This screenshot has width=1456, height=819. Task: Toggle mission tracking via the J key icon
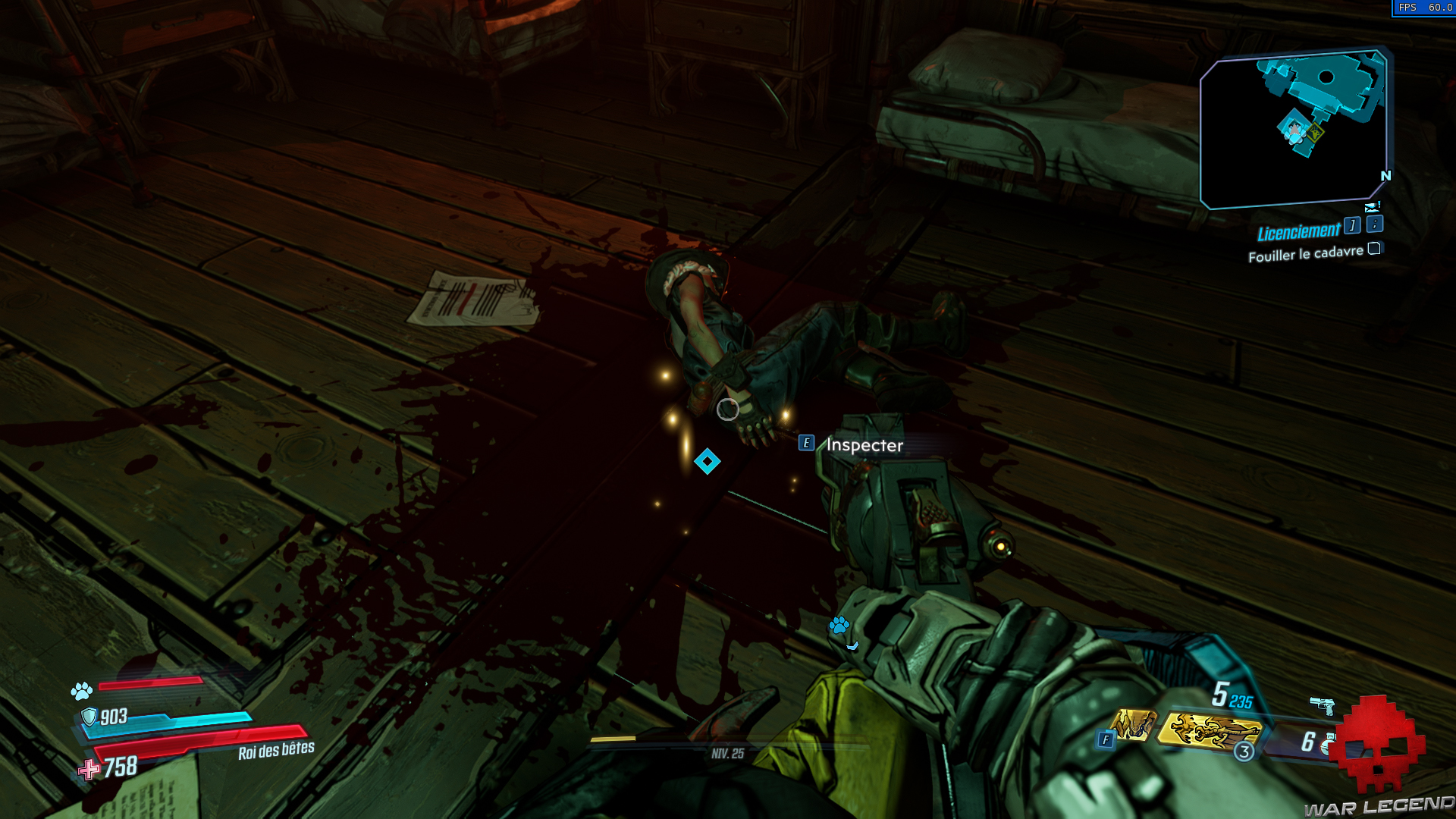(x=1353, y=226)
